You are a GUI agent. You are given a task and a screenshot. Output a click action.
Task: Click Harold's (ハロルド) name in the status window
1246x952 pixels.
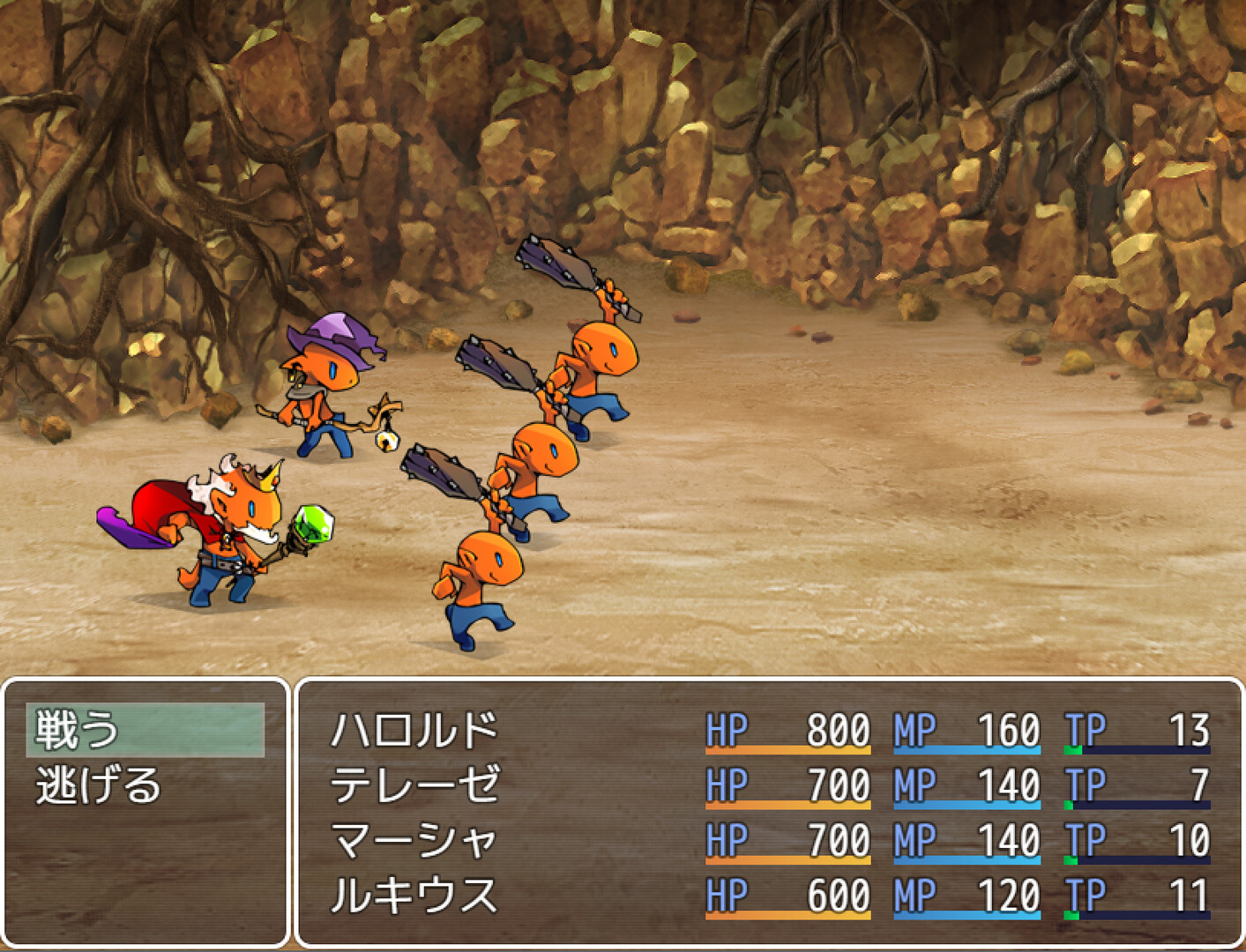(x=414, y=728)
